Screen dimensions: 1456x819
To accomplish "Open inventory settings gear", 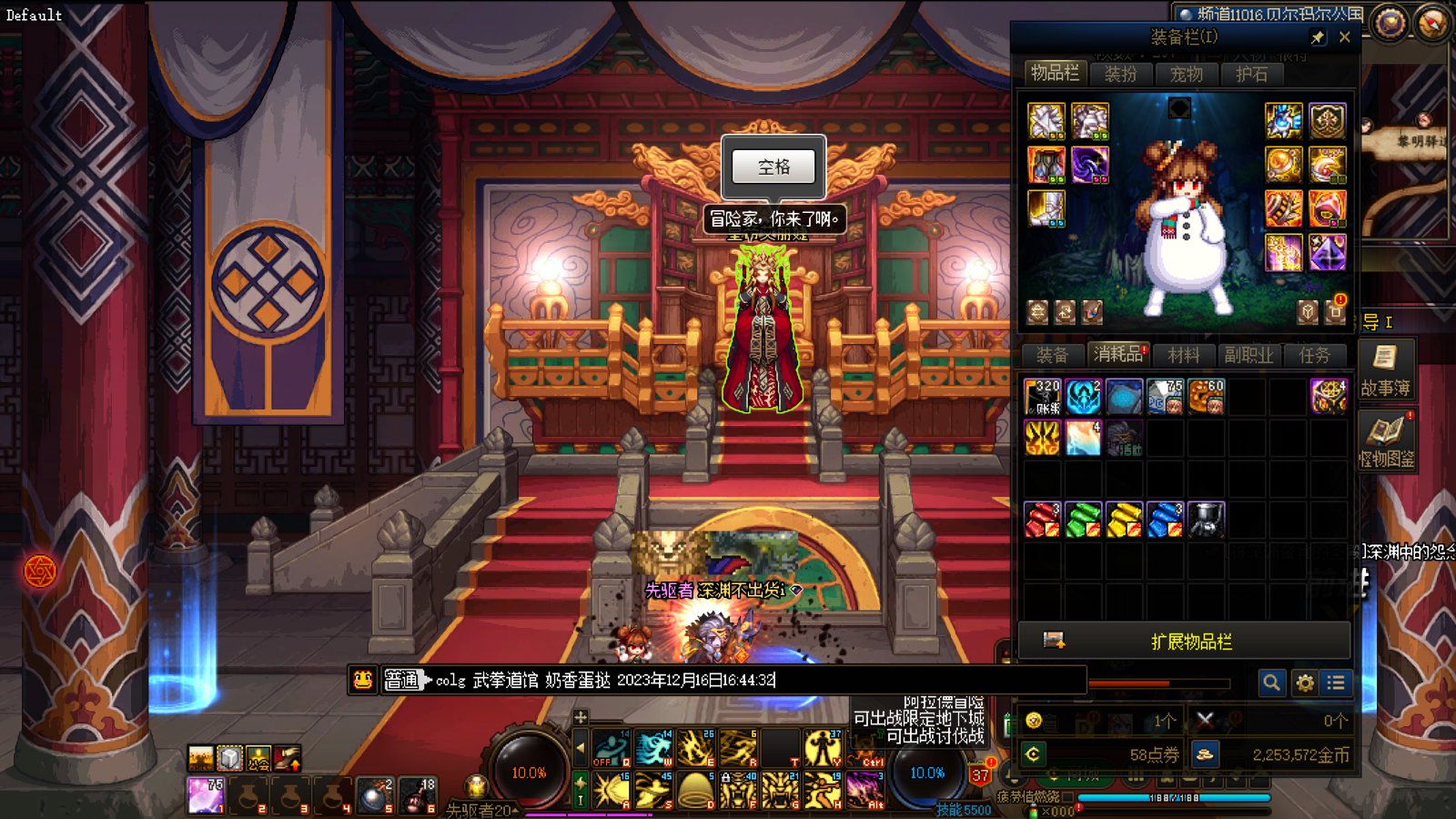I will click(1304, 682).
